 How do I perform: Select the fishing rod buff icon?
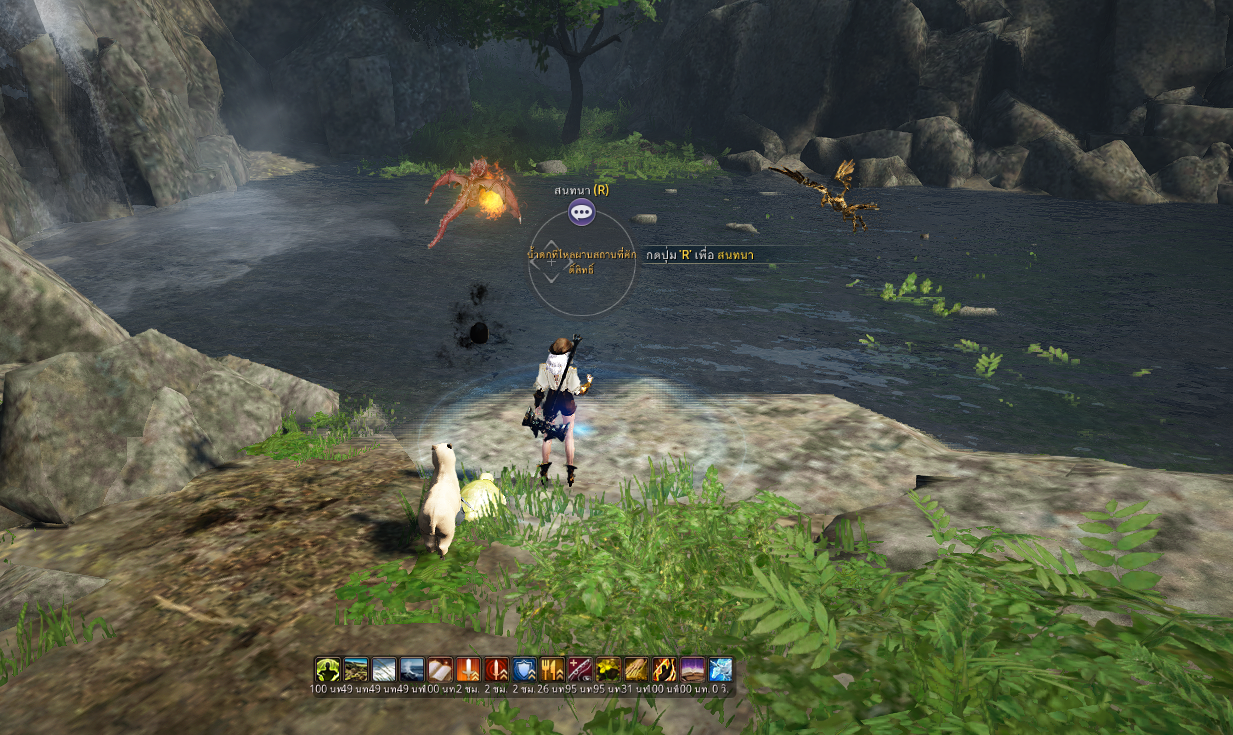580,669
